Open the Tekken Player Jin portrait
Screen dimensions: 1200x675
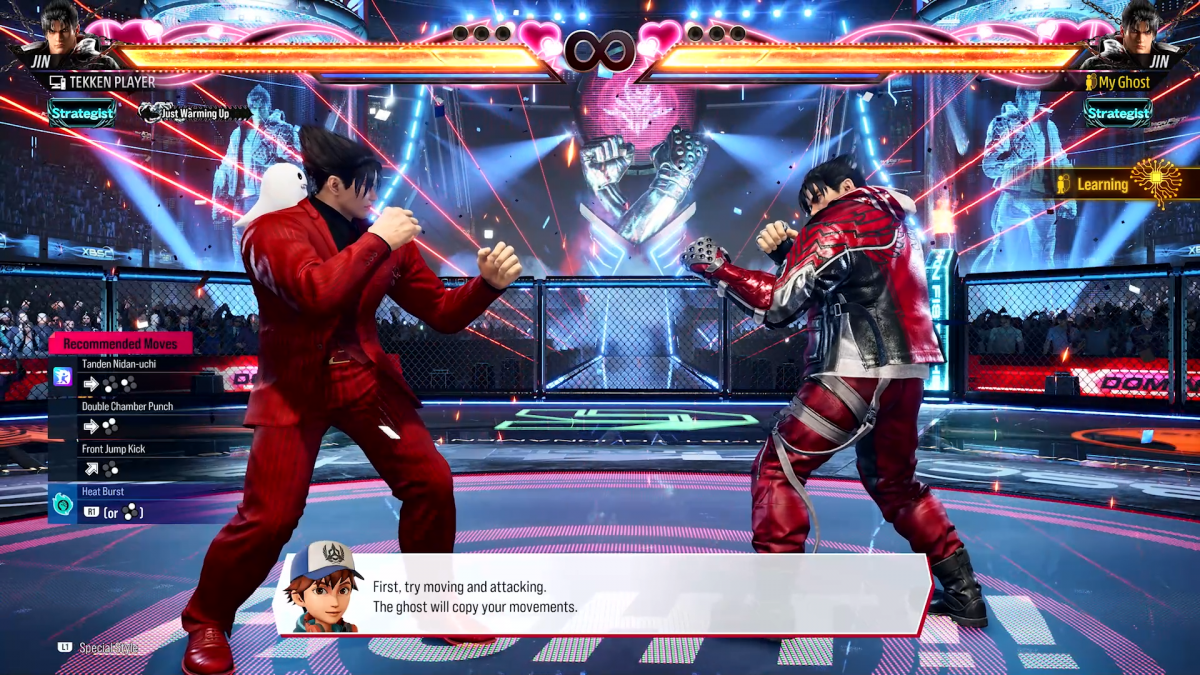62,36
